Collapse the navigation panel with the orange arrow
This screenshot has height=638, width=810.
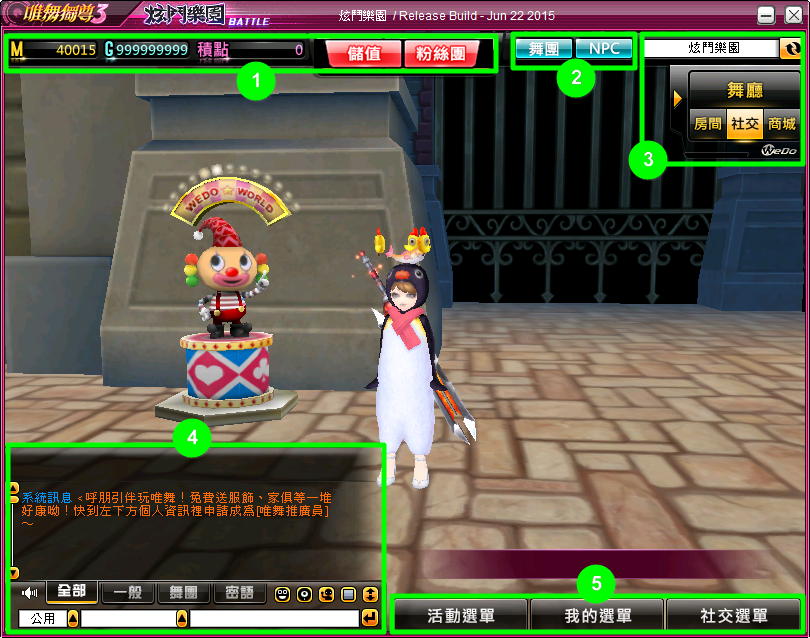(x=678, y=98)
